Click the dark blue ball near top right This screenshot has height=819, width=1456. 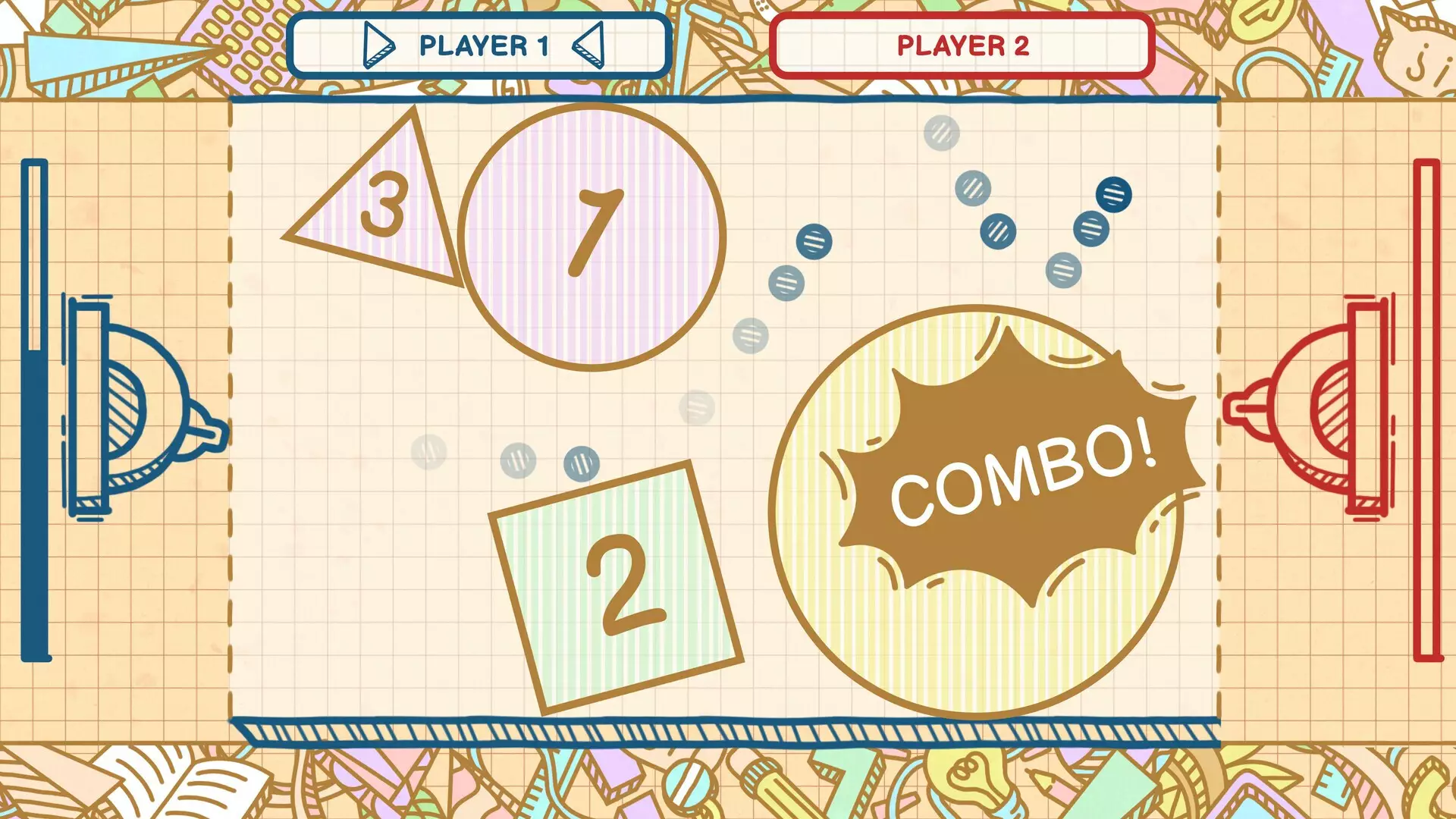click(x=1112, y=196)
